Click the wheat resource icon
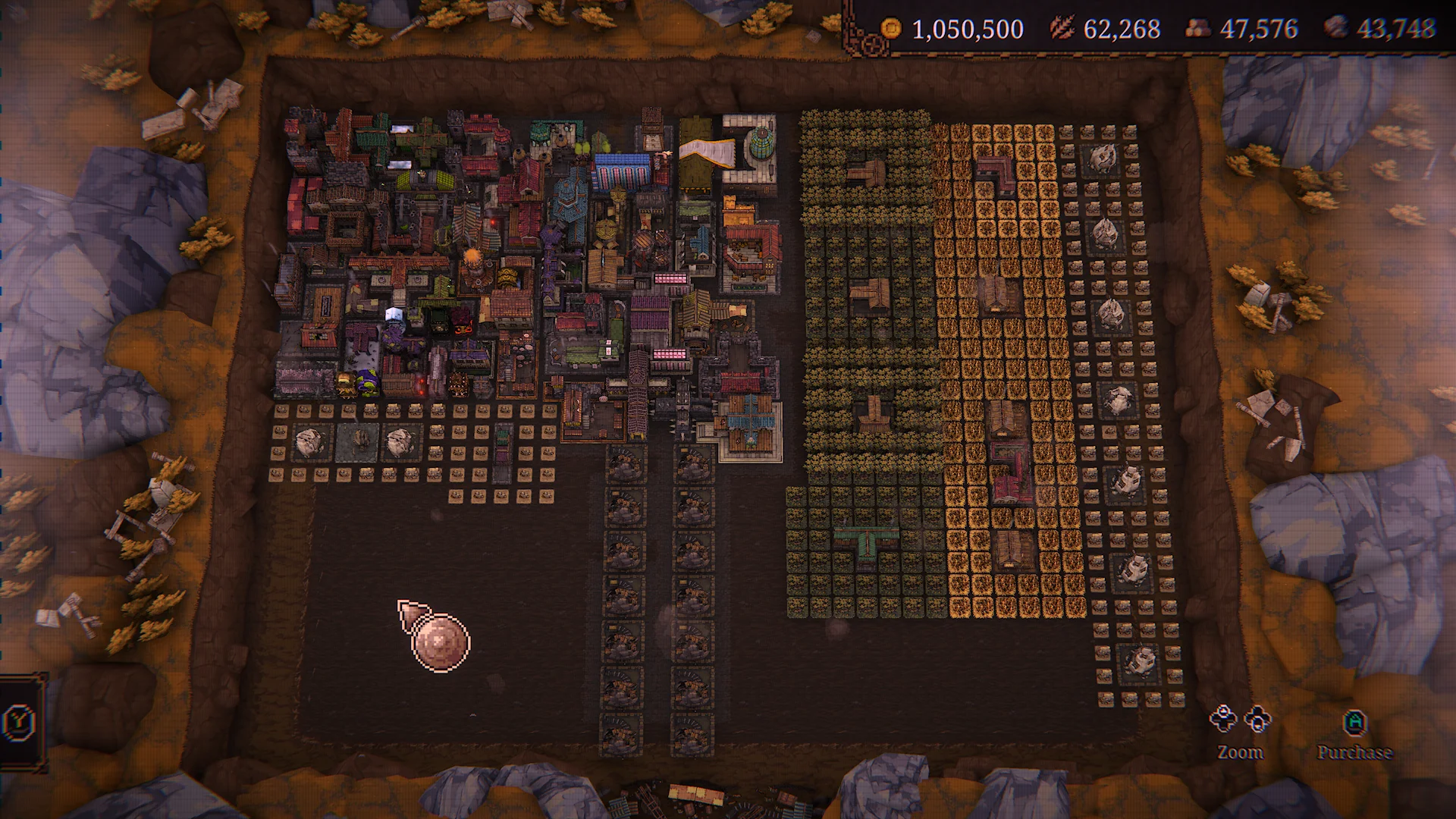Viewport: 1456px width, 819px height. (x=1062, y=28)
